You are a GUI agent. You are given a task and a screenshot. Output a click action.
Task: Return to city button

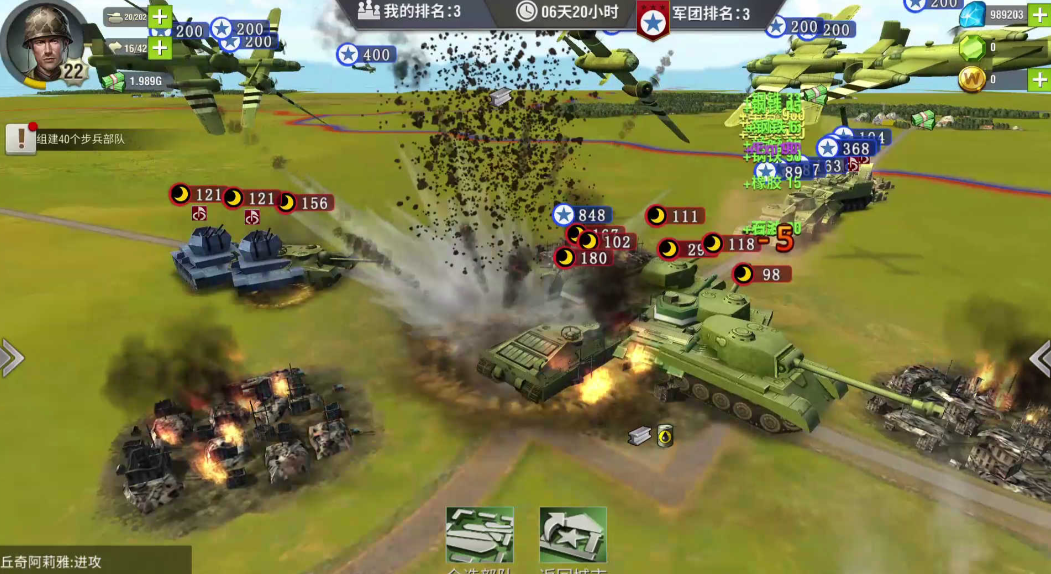pos(573,537)
